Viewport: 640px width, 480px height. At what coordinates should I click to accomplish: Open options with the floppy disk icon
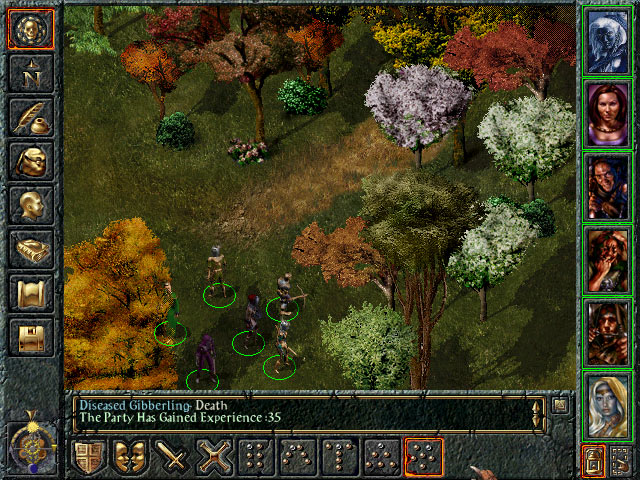[31, 337]
